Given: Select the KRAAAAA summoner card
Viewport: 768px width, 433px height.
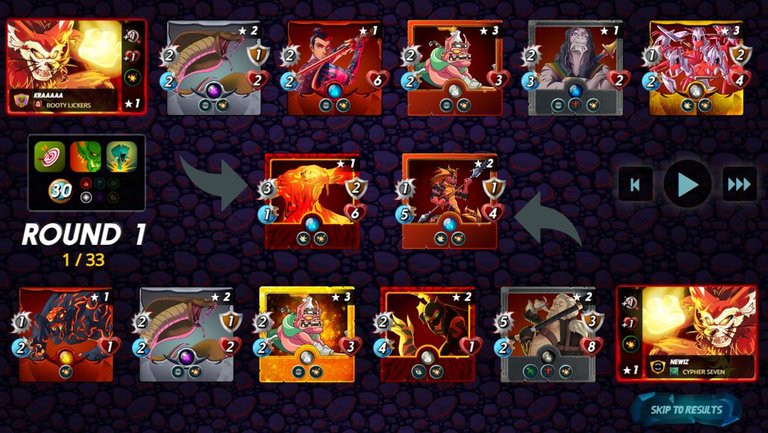Looking at the screenshot, I should 76,68.
